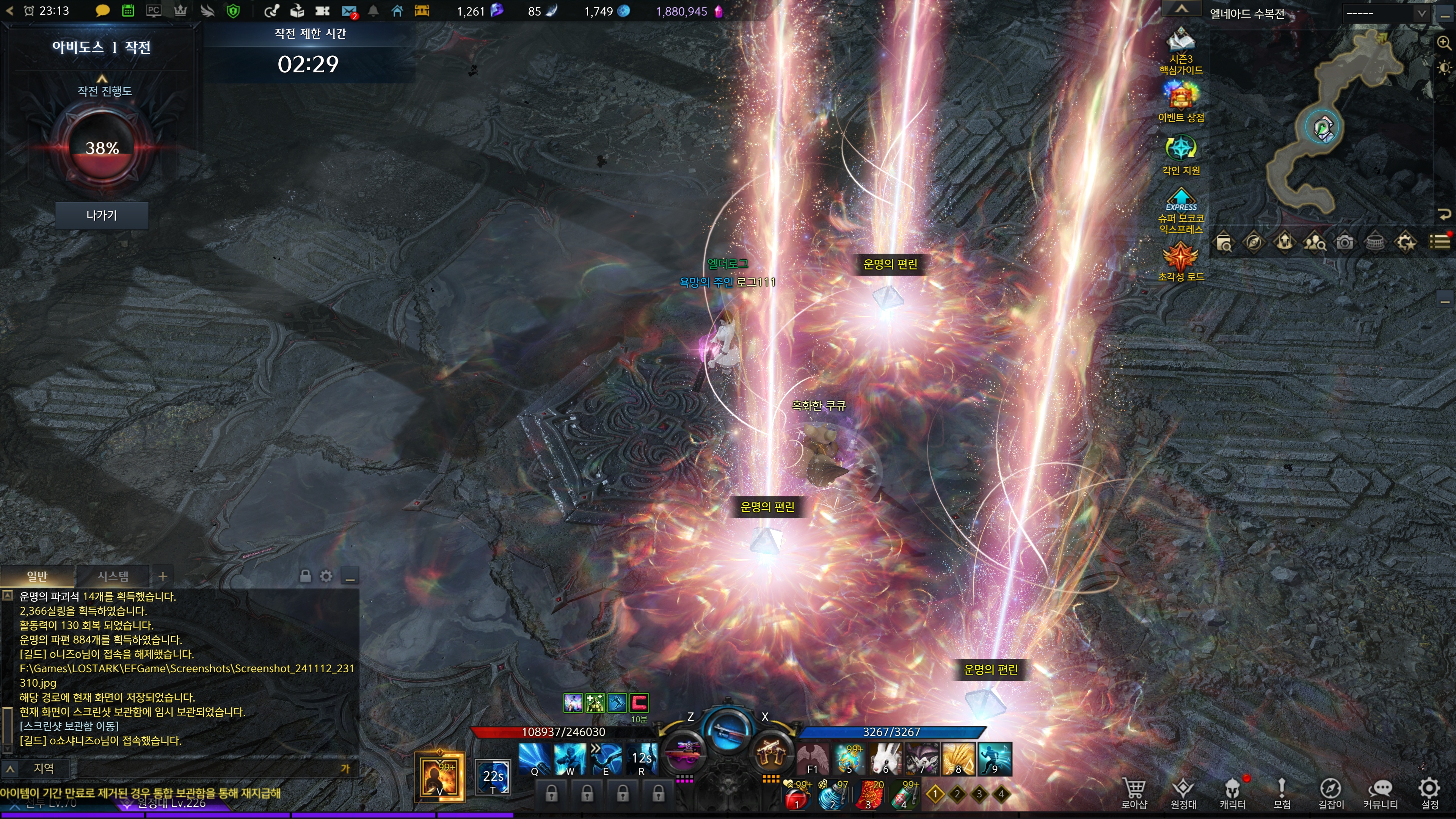
Task: Open the 캐릭터 character menu
Action: (1232, 793)
